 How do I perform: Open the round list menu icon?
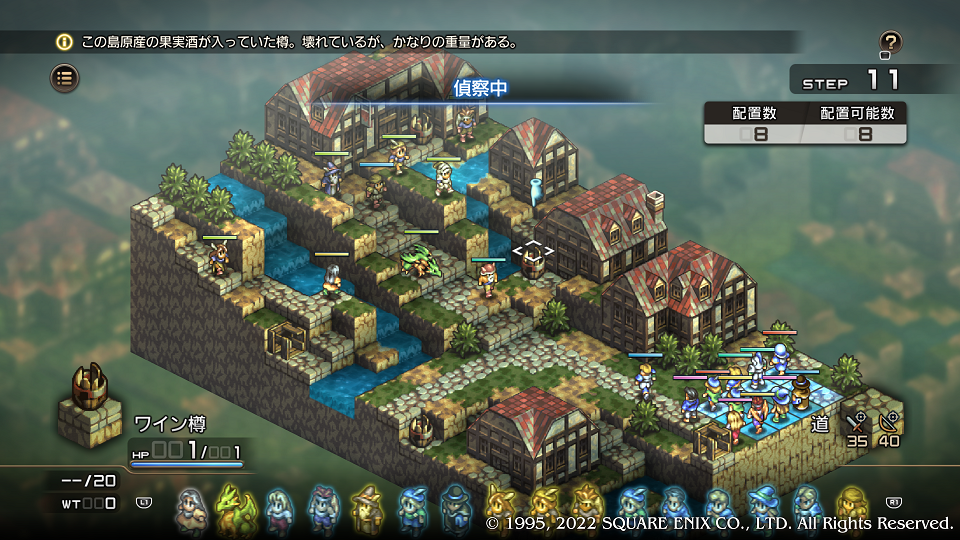(65, 77)
